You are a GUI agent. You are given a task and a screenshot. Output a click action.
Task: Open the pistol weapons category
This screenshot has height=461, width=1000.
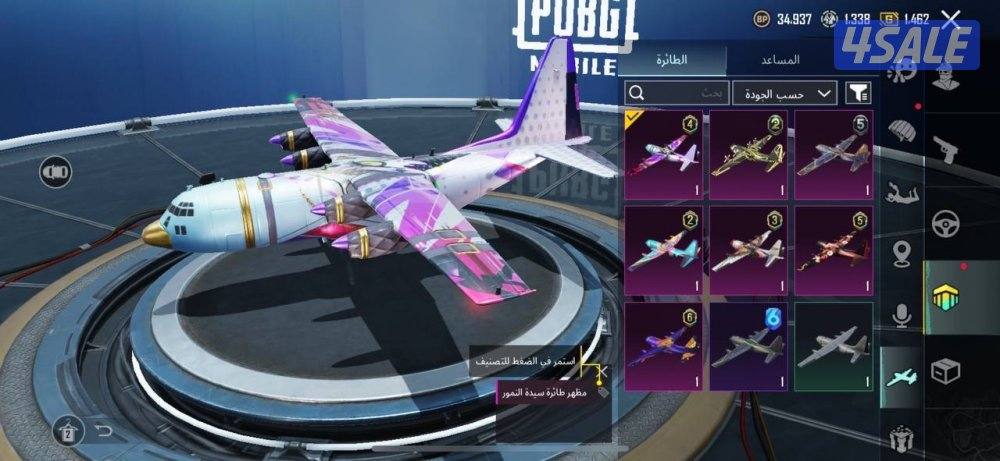coord(945,148)
